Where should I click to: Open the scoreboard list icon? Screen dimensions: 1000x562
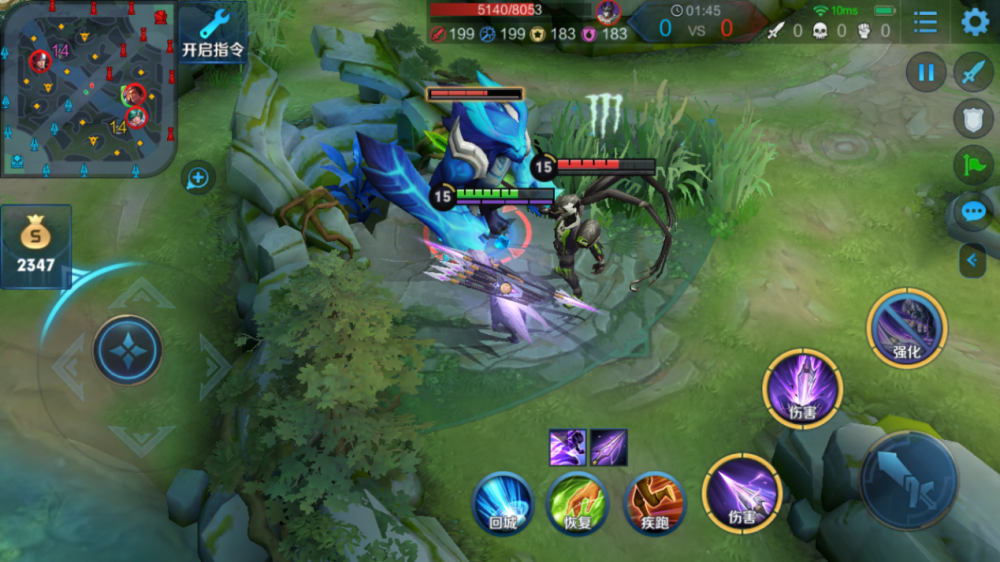[926, 22]
